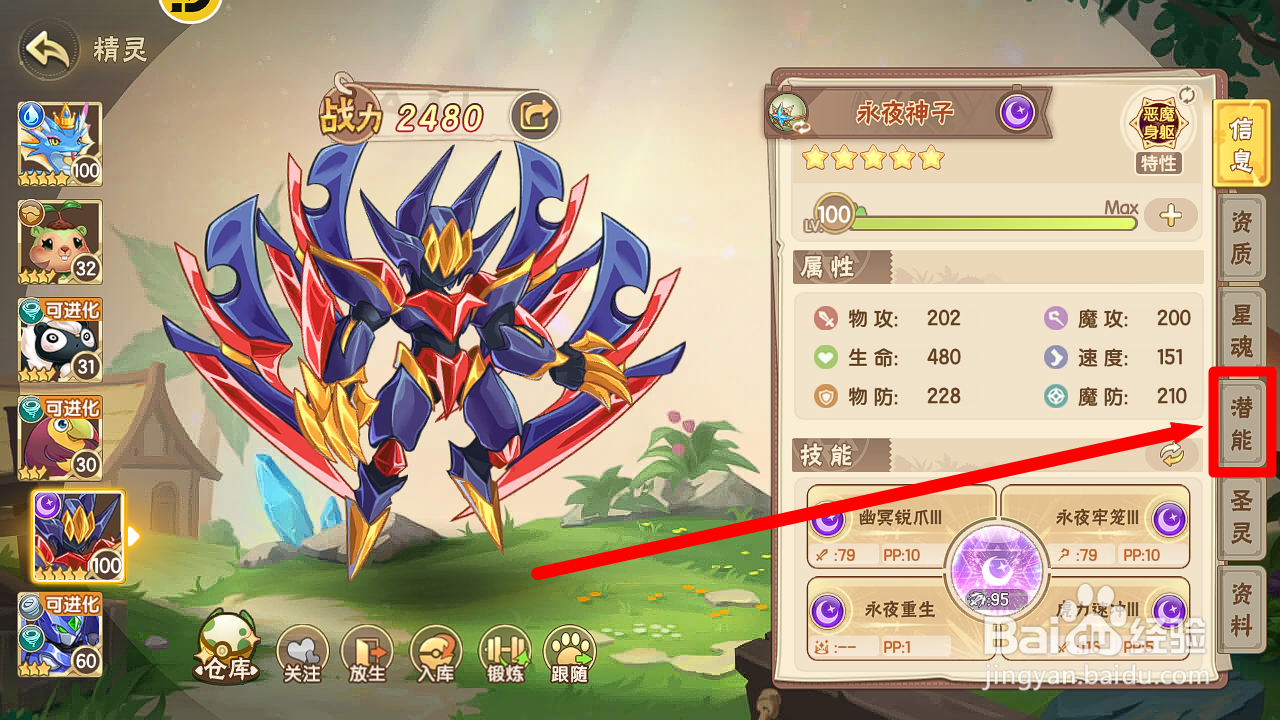Screen dimensions: 1280x720
Task: Open the 锻炼 training dumbbell icon
Action: pyautogui.click(x=504, y=652)
